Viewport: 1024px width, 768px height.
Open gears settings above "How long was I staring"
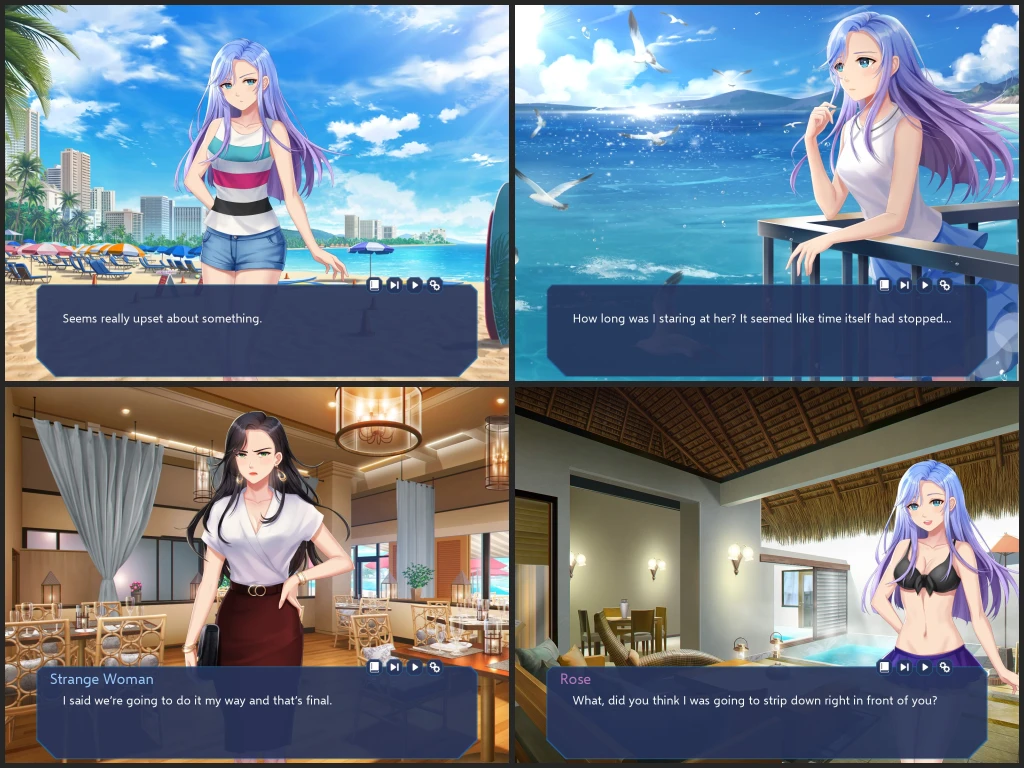[945, 285]
